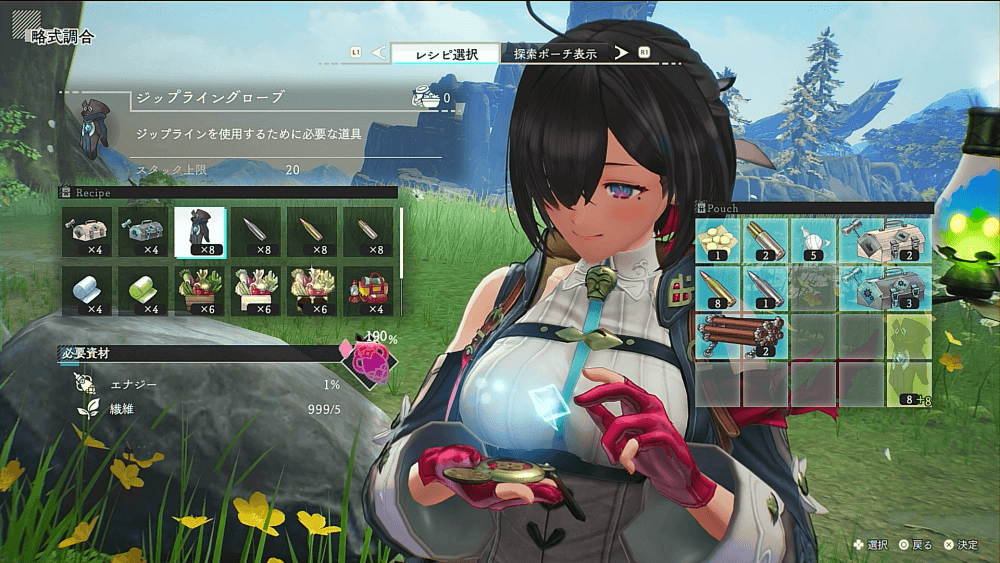This screenshot has width=1000, height=563.
Task: Pick the white cloth roll recipe
Action: pos(87,290)
